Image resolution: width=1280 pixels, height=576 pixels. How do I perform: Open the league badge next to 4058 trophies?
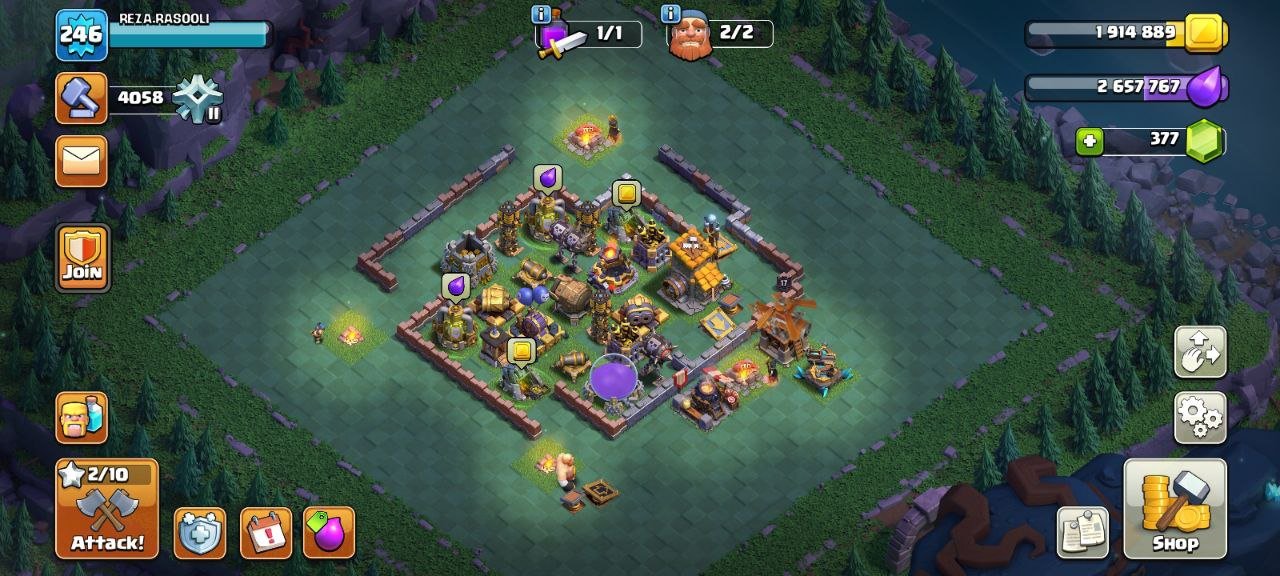pos(197,99)
